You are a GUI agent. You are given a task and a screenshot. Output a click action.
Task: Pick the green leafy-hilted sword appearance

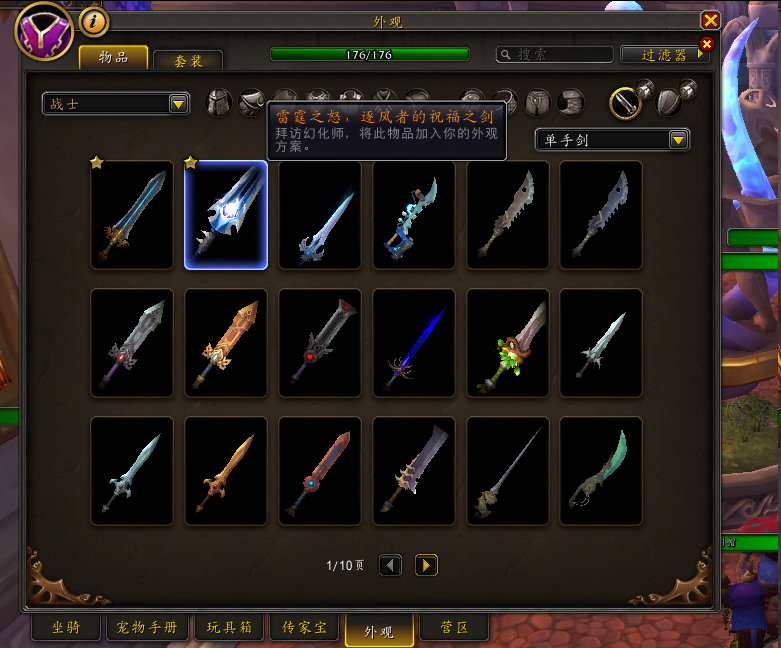point(508,343)
